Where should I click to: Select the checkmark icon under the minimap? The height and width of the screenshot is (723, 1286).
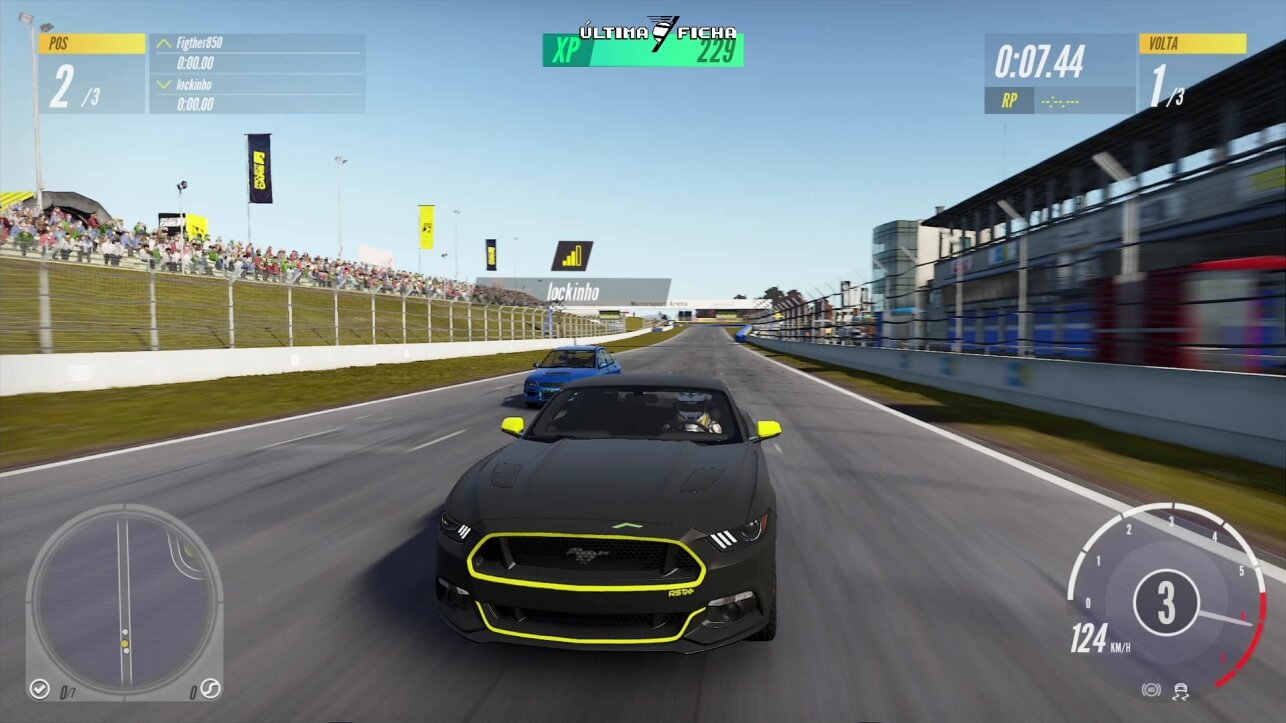(39, 689)
